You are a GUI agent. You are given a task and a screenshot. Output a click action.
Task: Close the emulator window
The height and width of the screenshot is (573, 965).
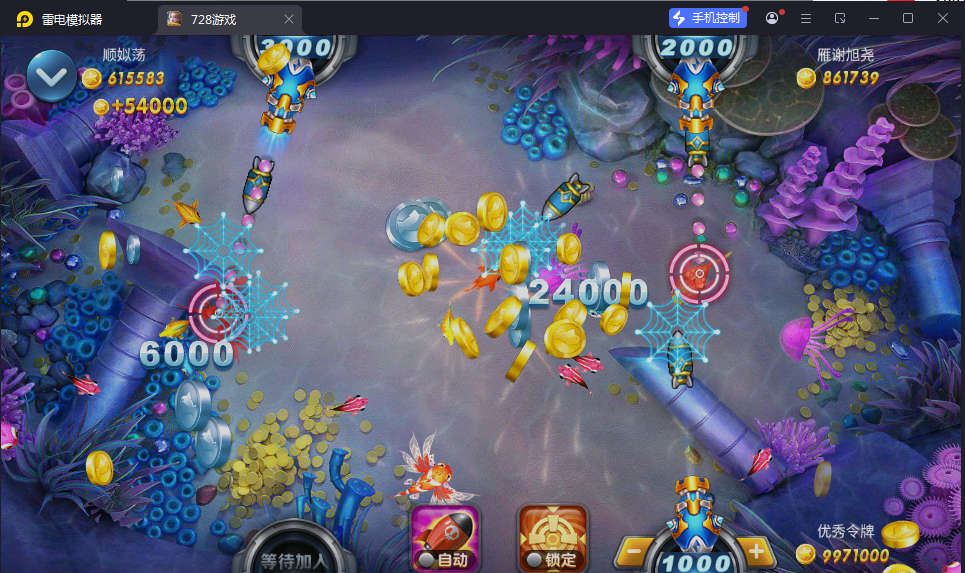(x=942, y=18)
